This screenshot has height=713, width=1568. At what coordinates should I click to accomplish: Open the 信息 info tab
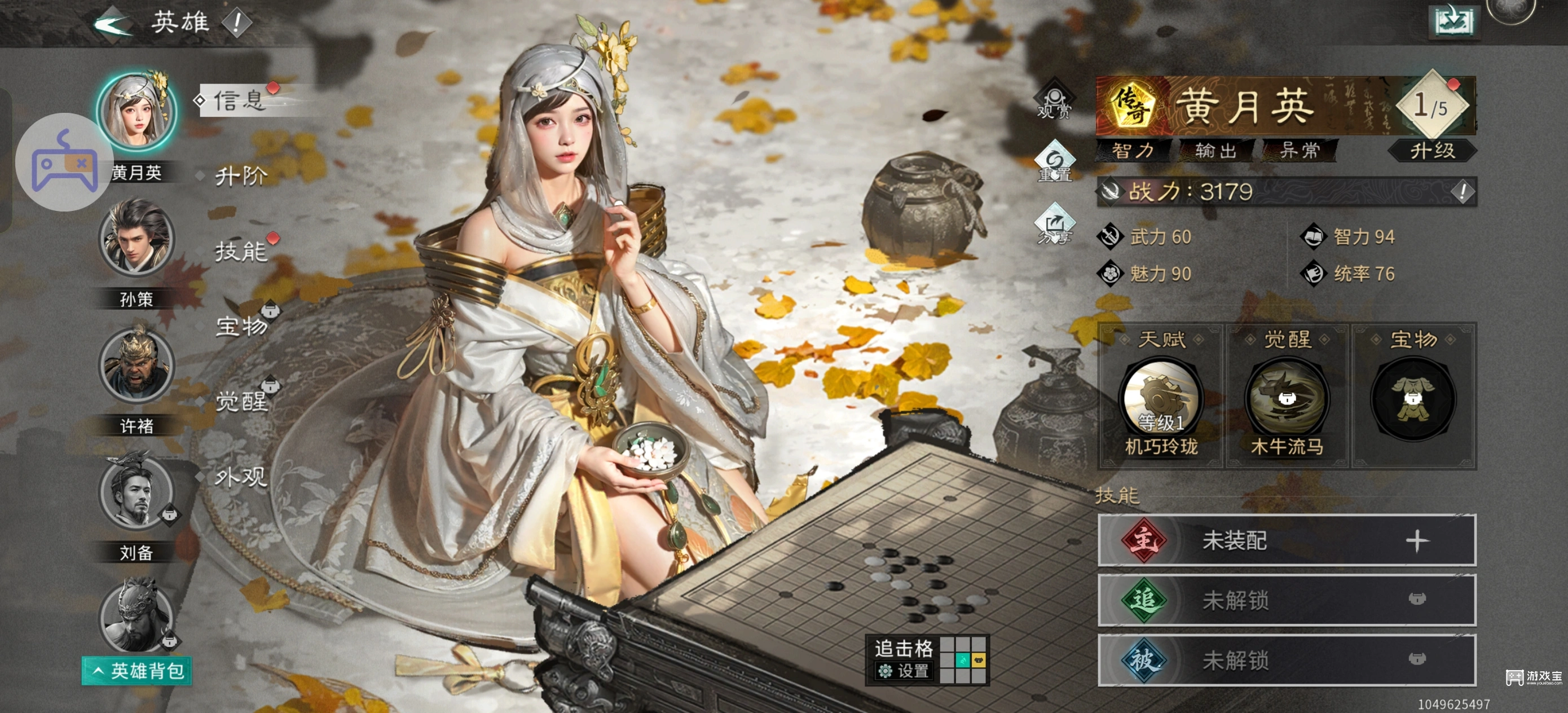point(240,100)
